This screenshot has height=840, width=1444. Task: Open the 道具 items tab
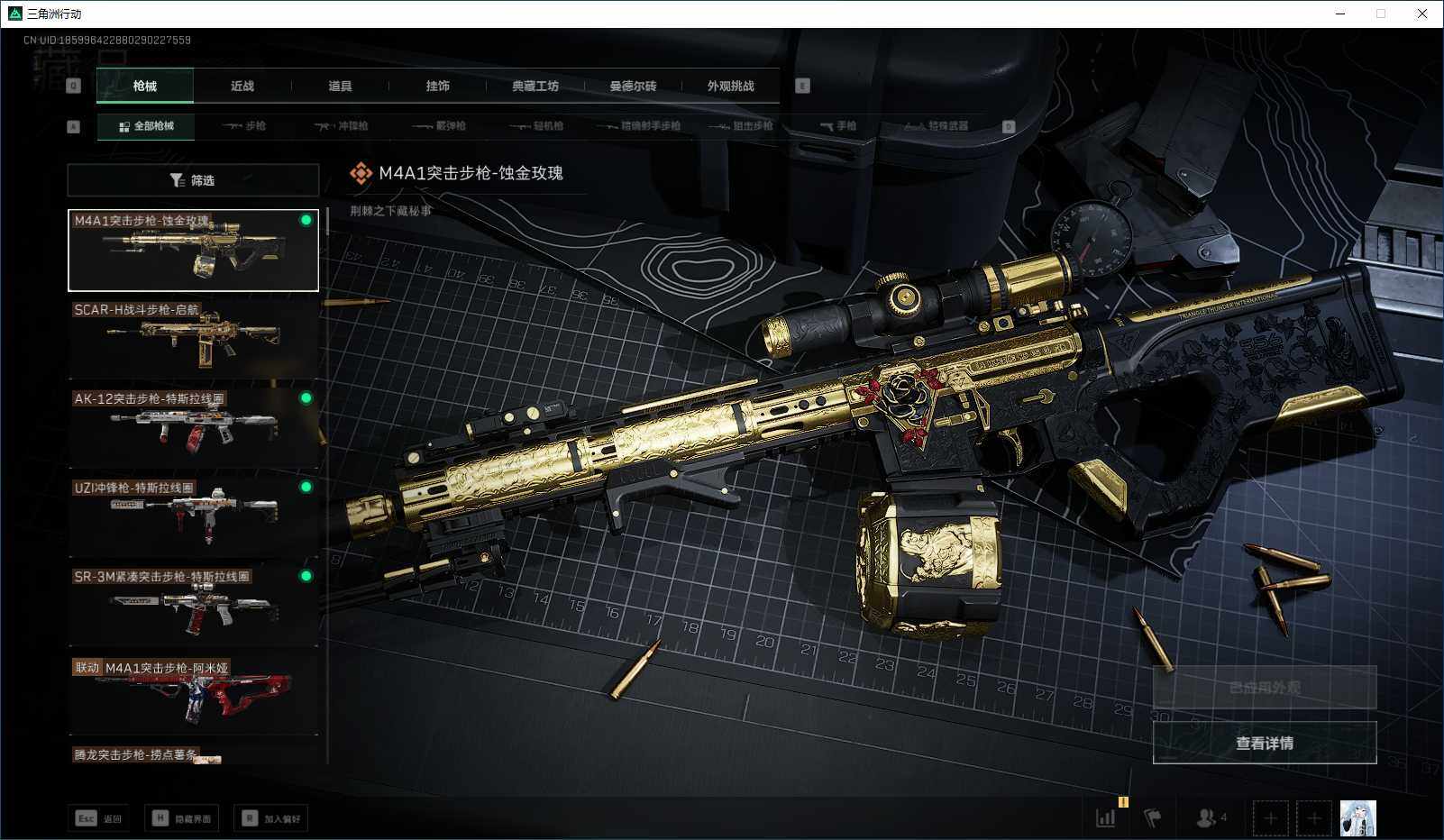coord(340,87)
